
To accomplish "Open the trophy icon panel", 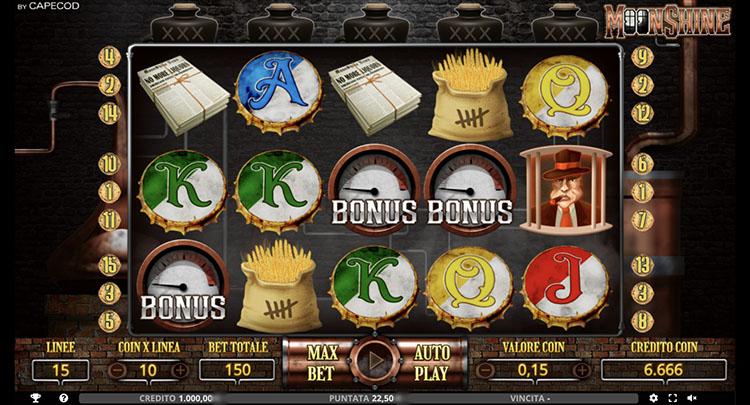I will (35, 398).
